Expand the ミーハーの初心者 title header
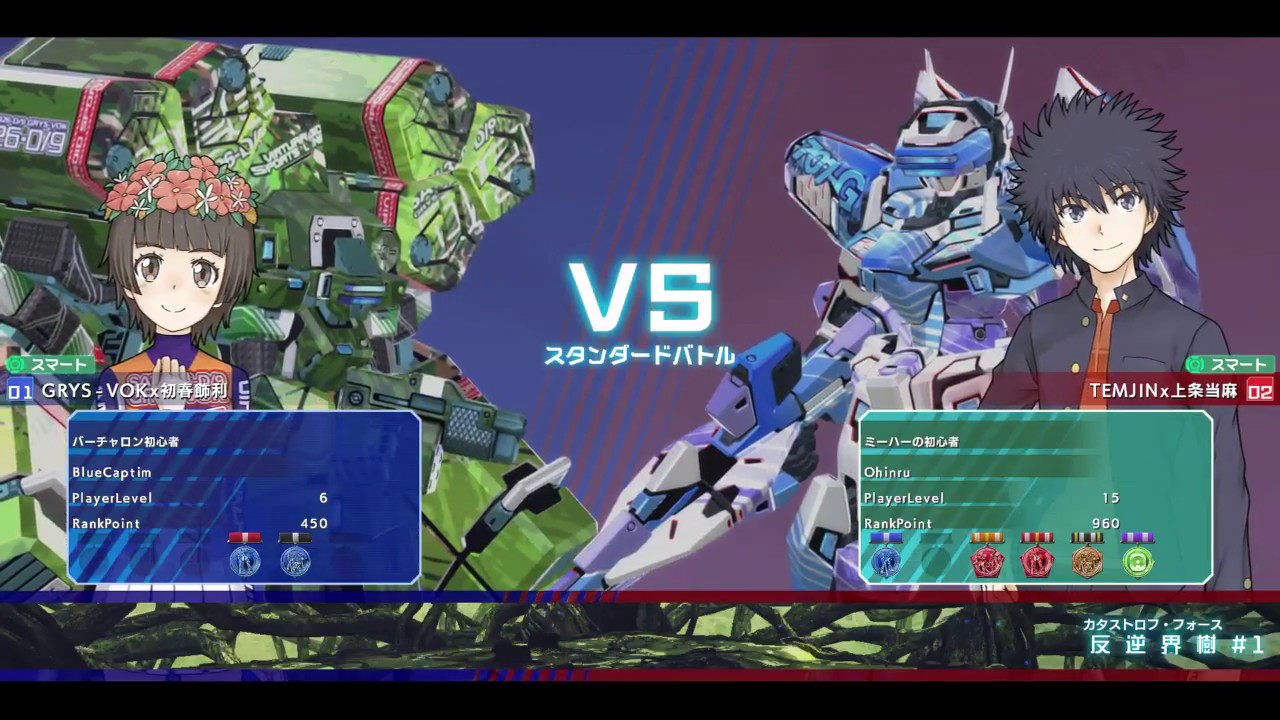 tap(911, 441)
